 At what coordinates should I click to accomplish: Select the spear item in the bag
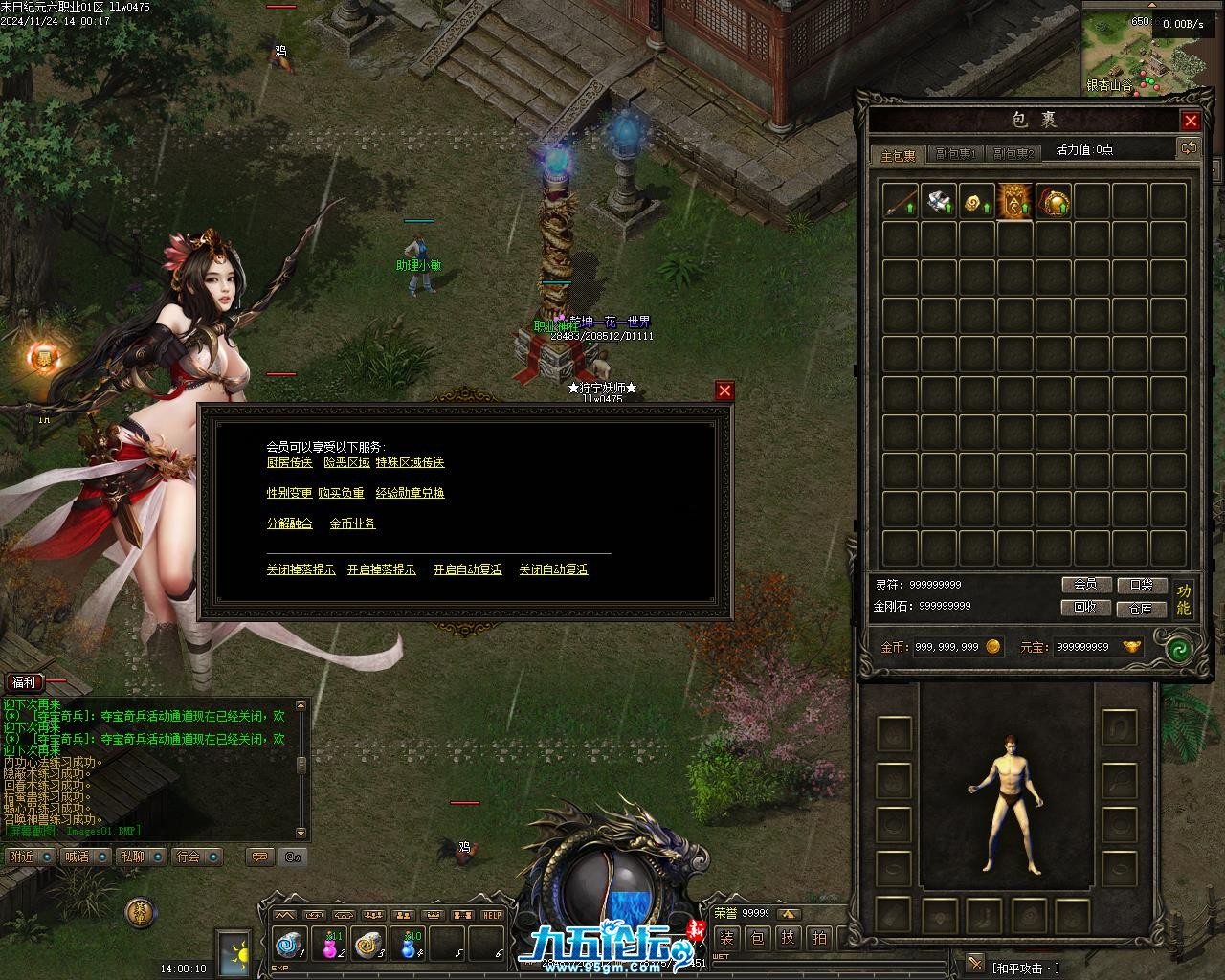click(901, 201)
